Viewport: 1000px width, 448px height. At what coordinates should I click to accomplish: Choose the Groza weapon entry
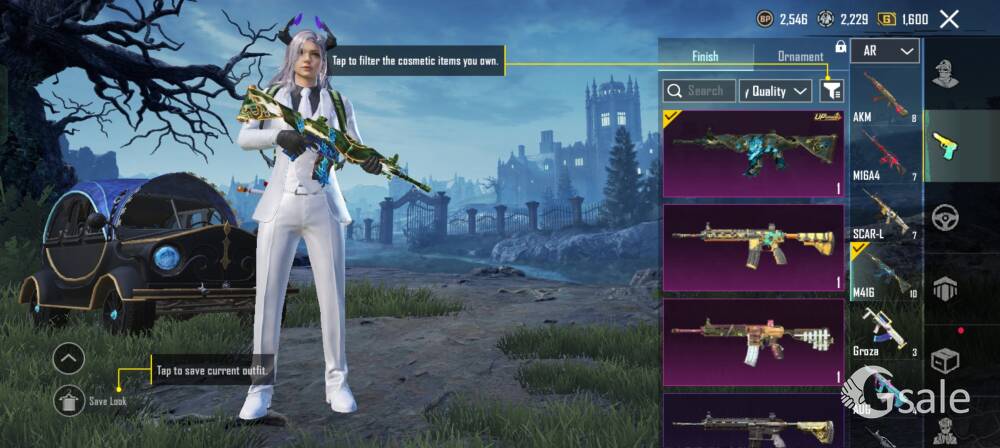point(886,328)
